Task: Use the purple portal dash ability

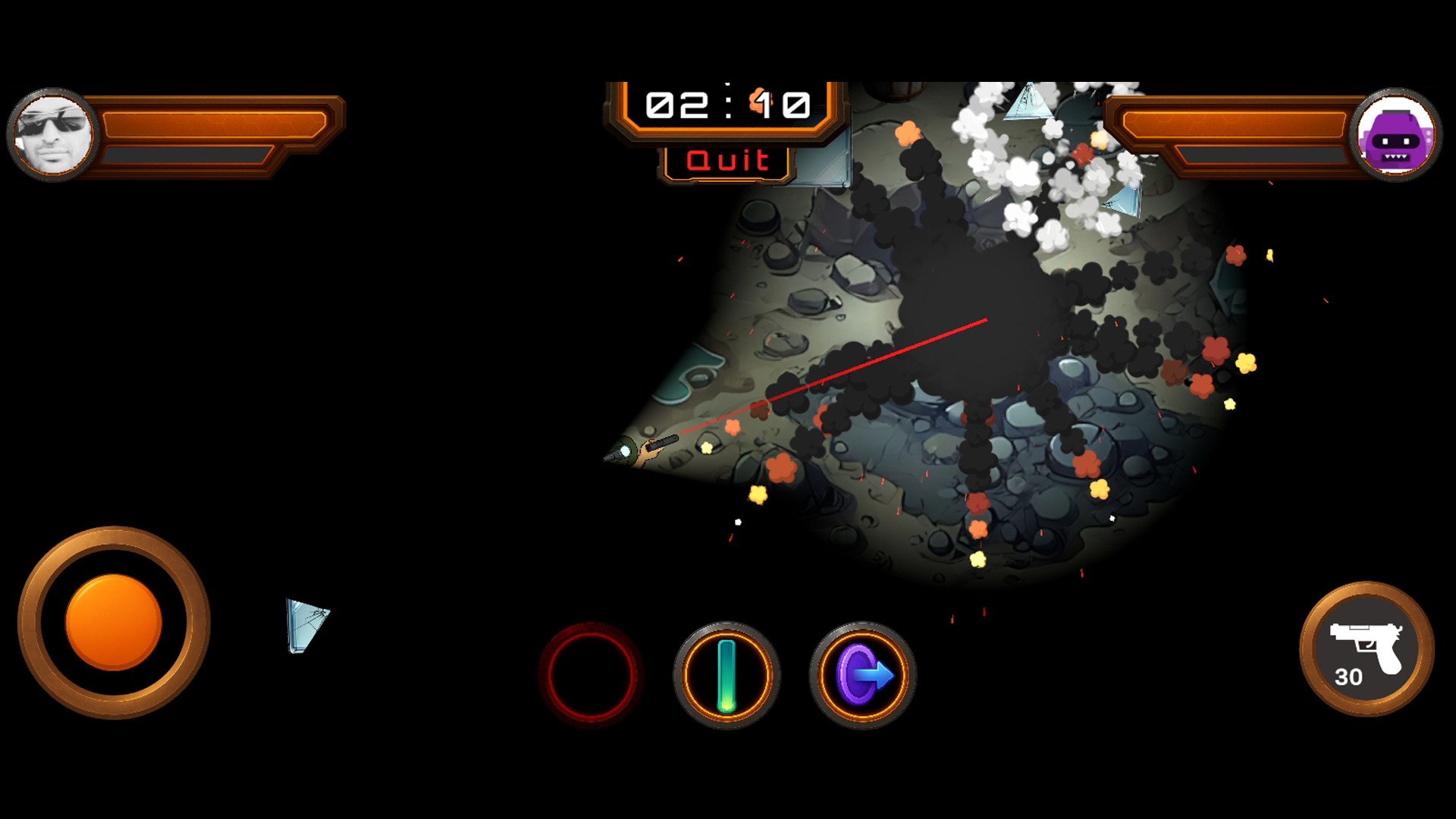Action: 863,676
